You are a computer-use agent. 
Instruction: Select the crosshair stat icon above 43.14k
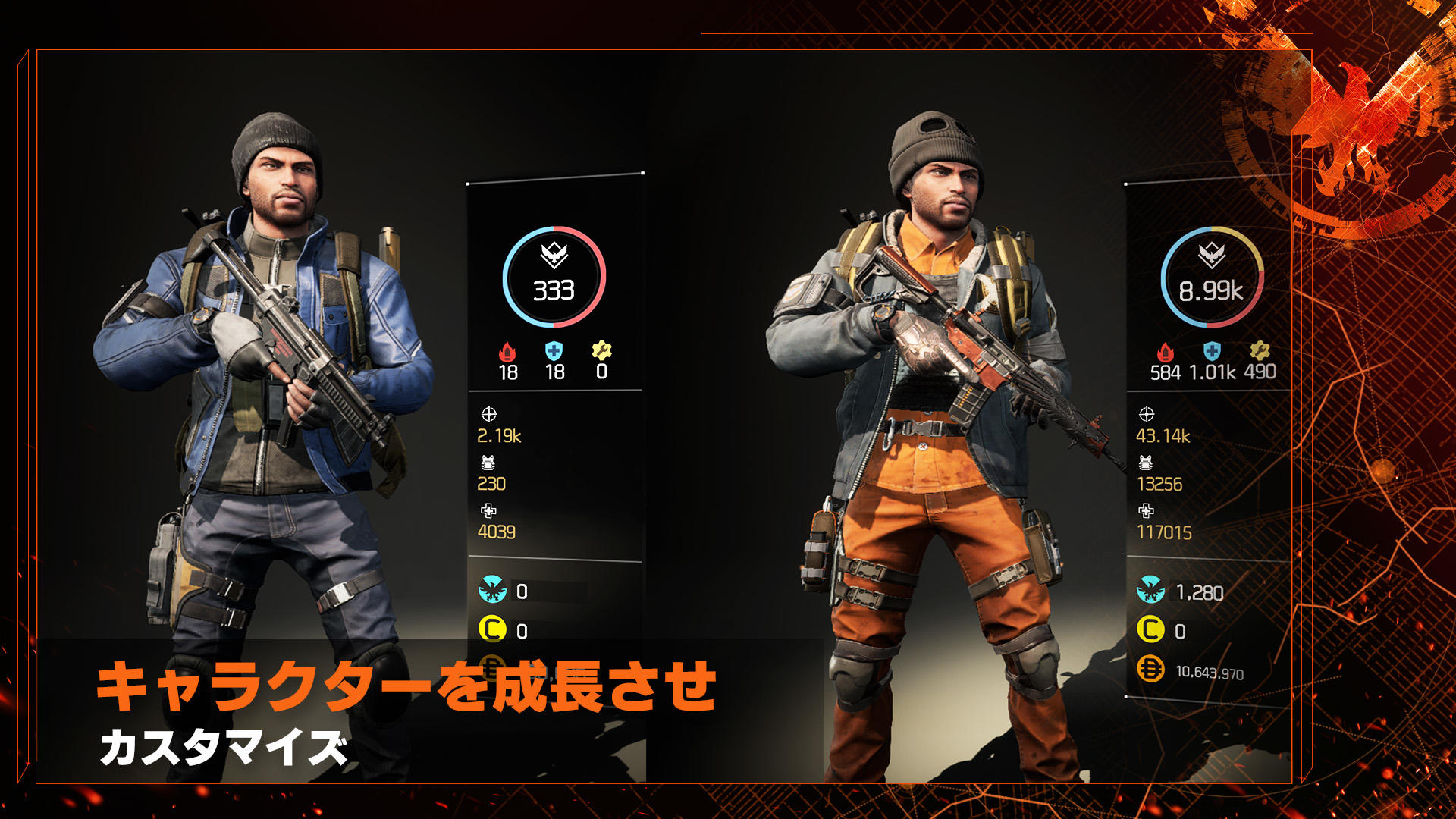(x=1145, y=413)
